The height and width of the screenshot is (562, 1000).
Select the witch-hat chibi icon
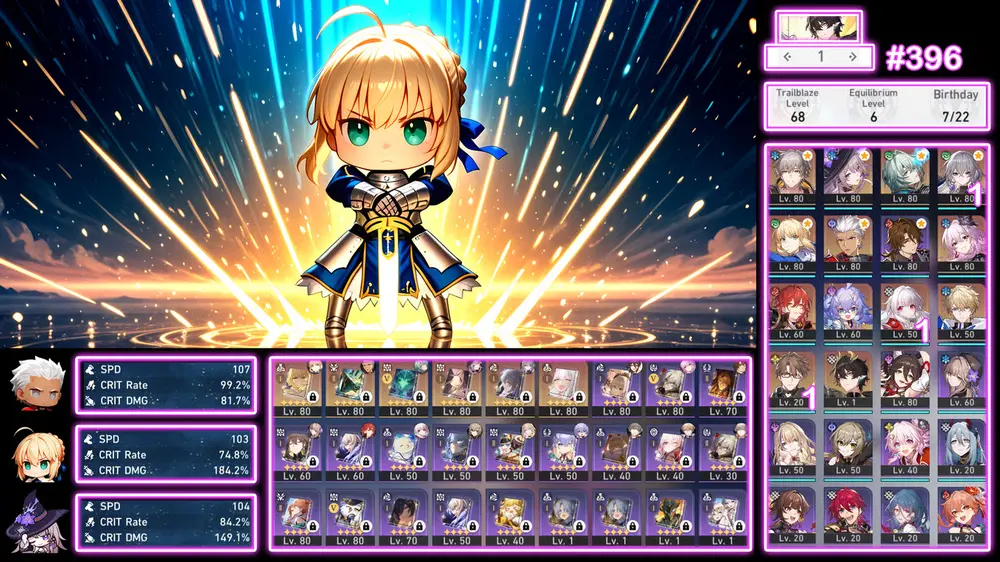click(x=36, y=521)
